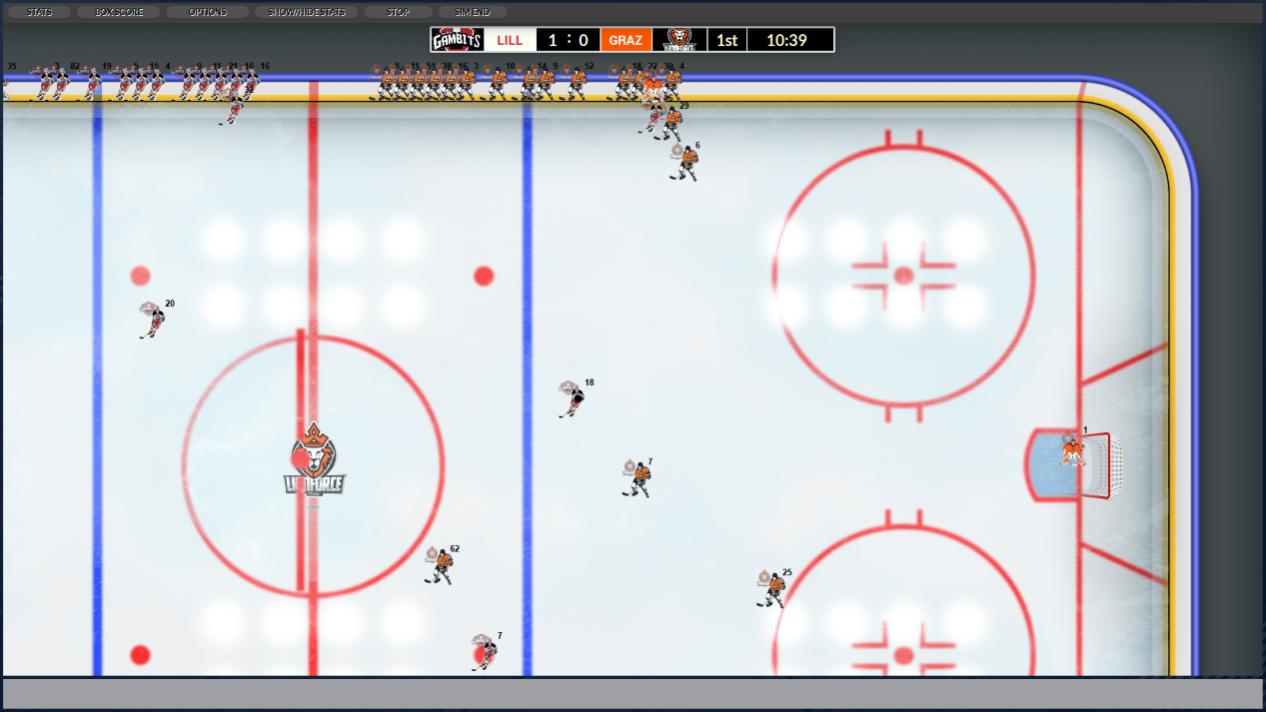The width and height of the screenshot is (1266, 712).
Task: Open the Stats panel
Action: pos(40,12)
